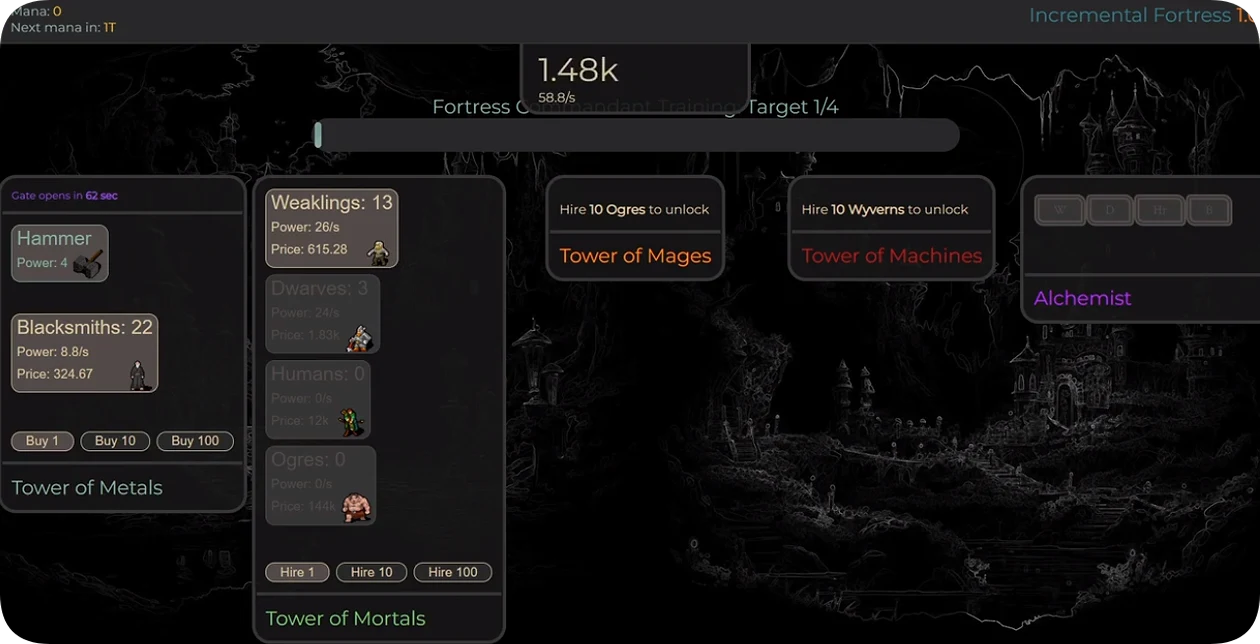Choose the Ogres unit card
The height and width of the screenshot is (644, 1260).
coord(320,485)
